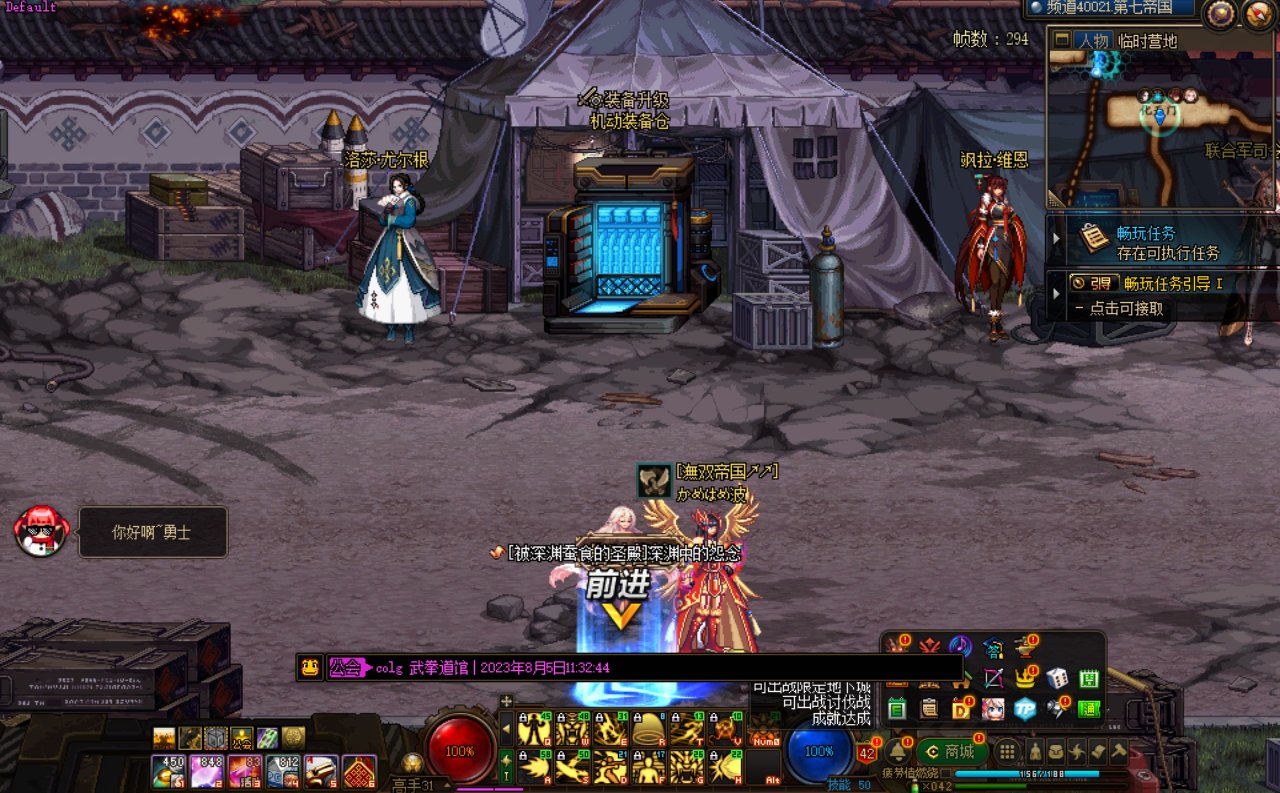Accept the 畅玩任务引导 guide quest
Viewport: 1280px width, 793px height.
pyautogui.click(x=1150, y=296)
